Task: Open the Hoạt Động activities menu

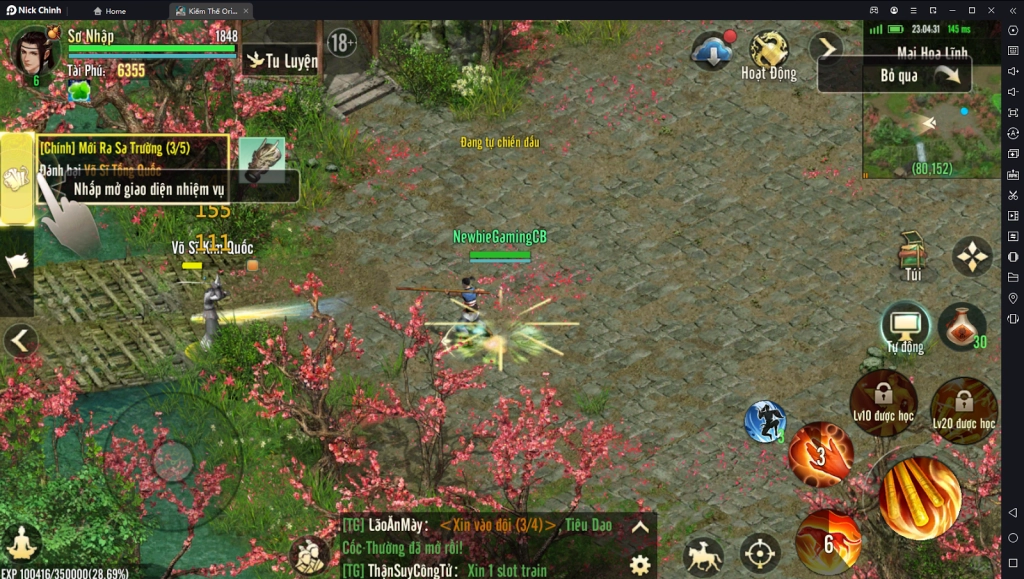Action: coord(769,56)
